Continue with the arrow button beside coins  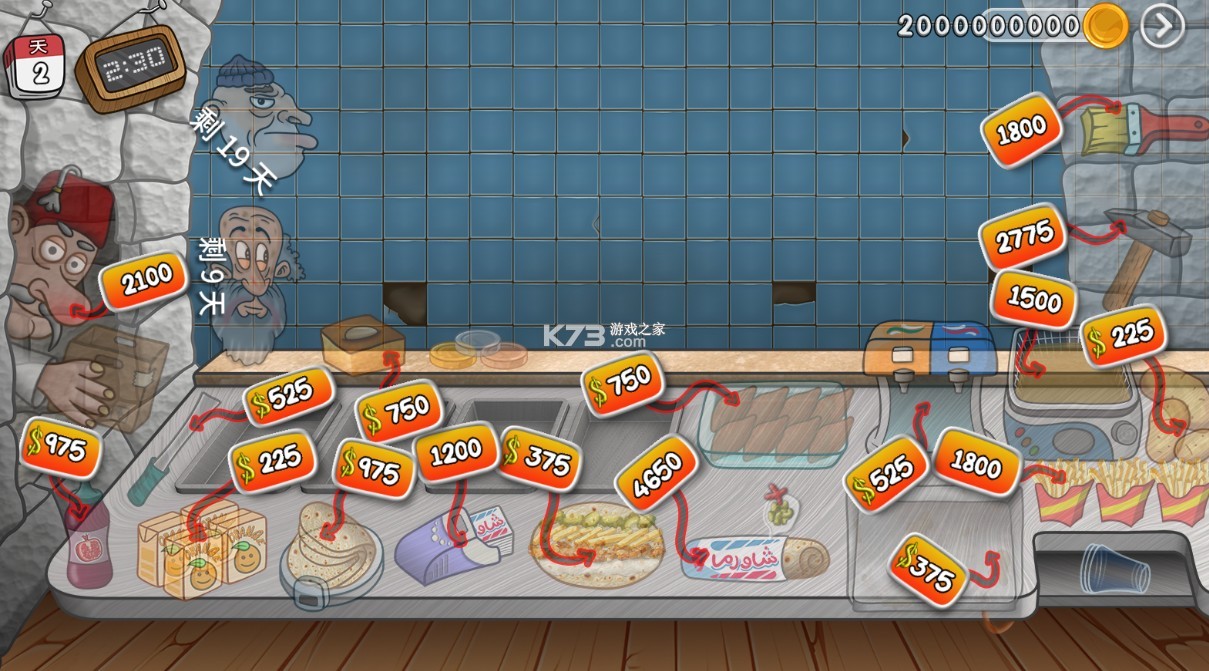[1162, 27]
